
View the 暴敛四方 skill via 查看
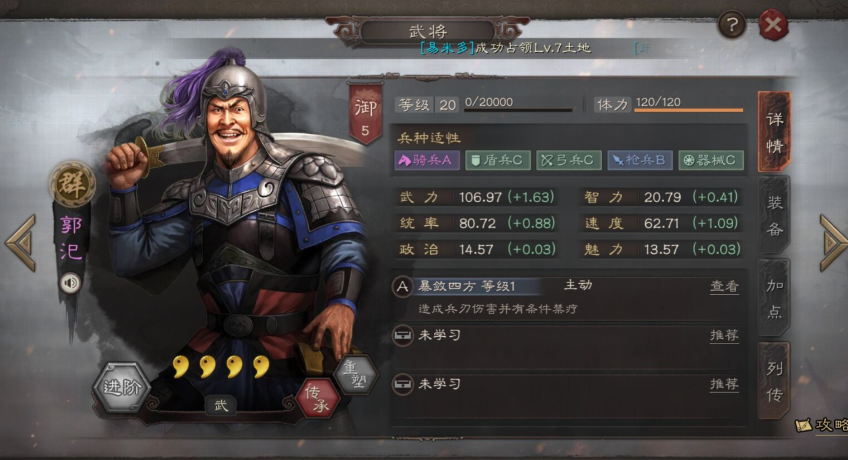click(724, 287)
